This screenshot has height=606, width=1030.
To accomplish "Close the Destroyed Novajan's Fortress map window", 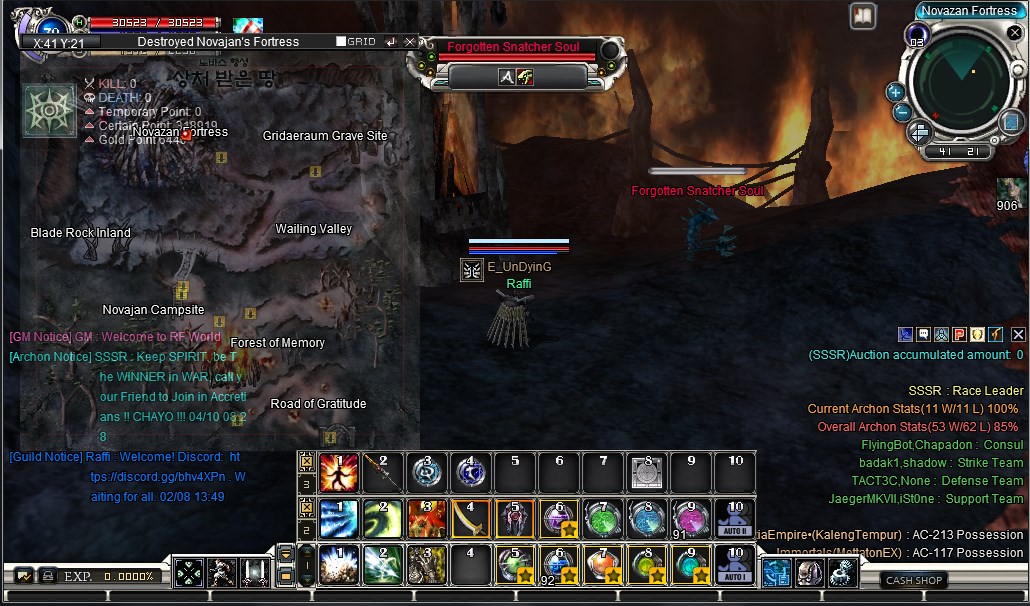I will tap(410, 42).
